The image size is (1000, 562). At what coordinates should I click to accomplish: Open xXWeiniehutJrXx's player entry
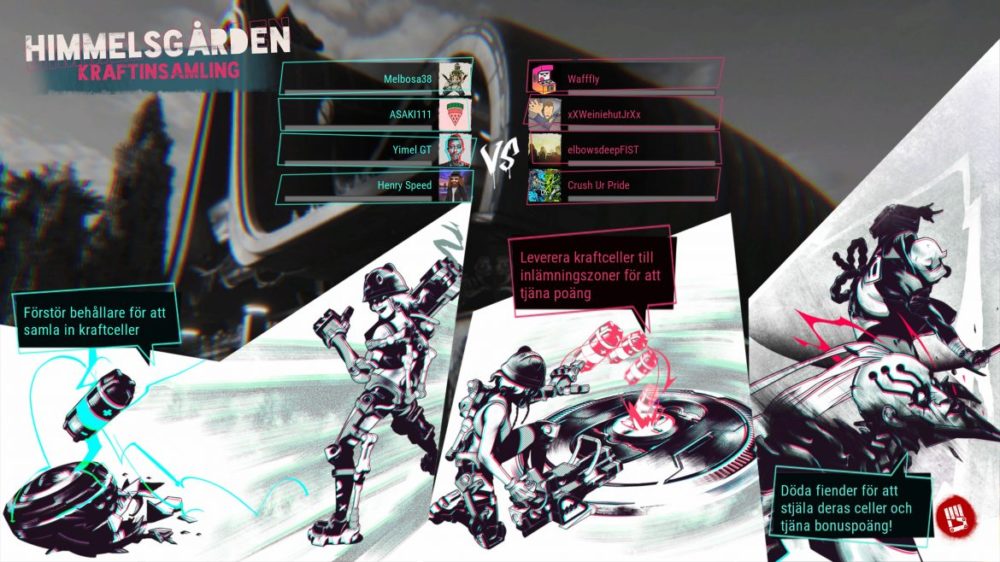tap(622, 113)
